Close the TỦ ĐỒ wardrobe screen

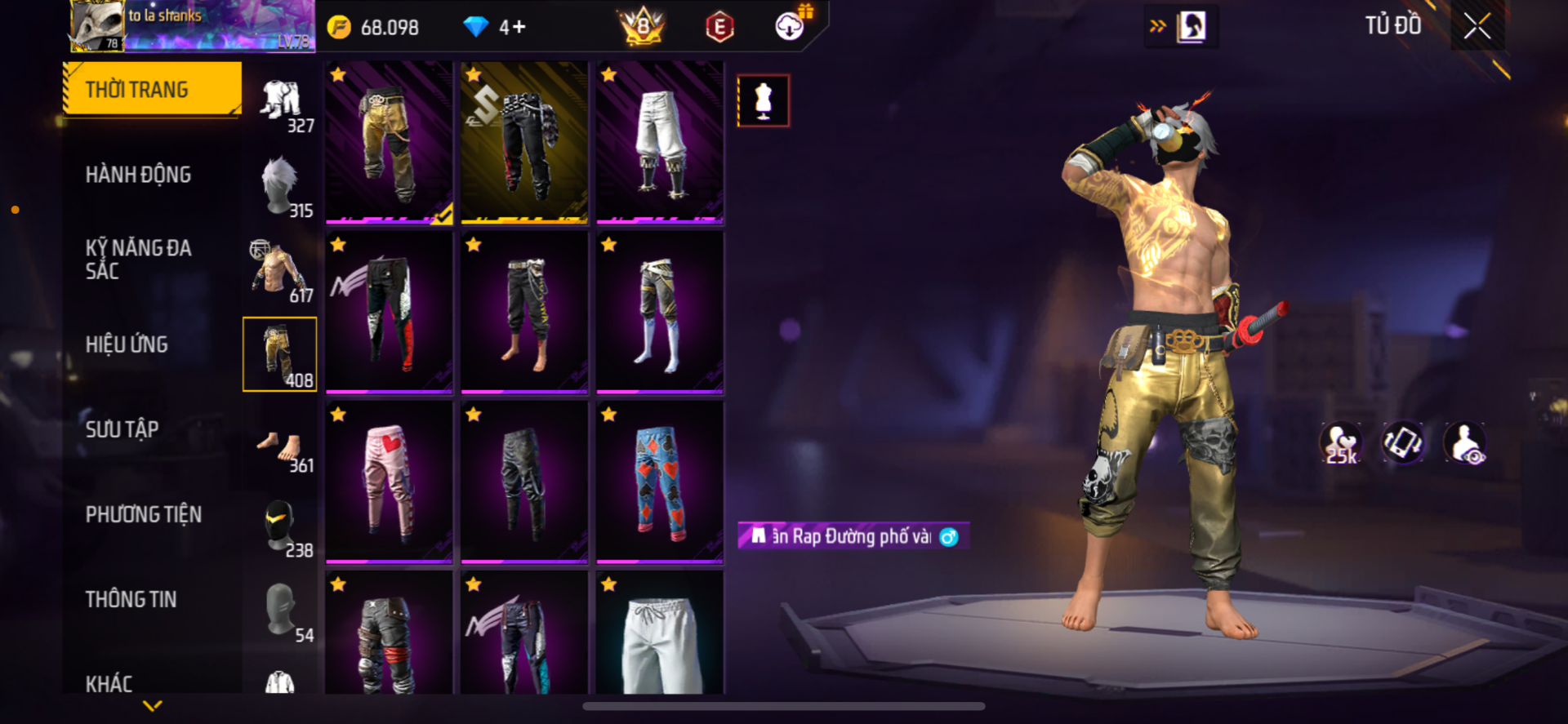[1477, 26]
